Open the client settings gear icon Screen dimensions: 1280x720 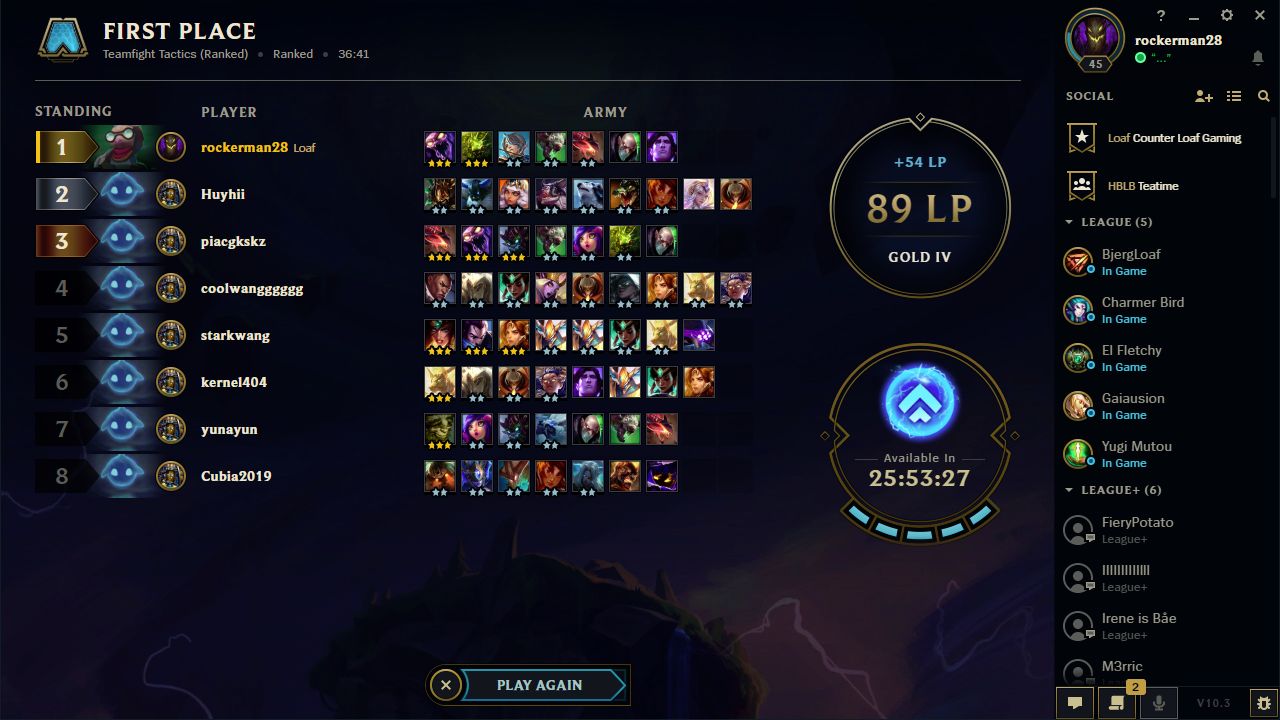tap(1225, 15)
